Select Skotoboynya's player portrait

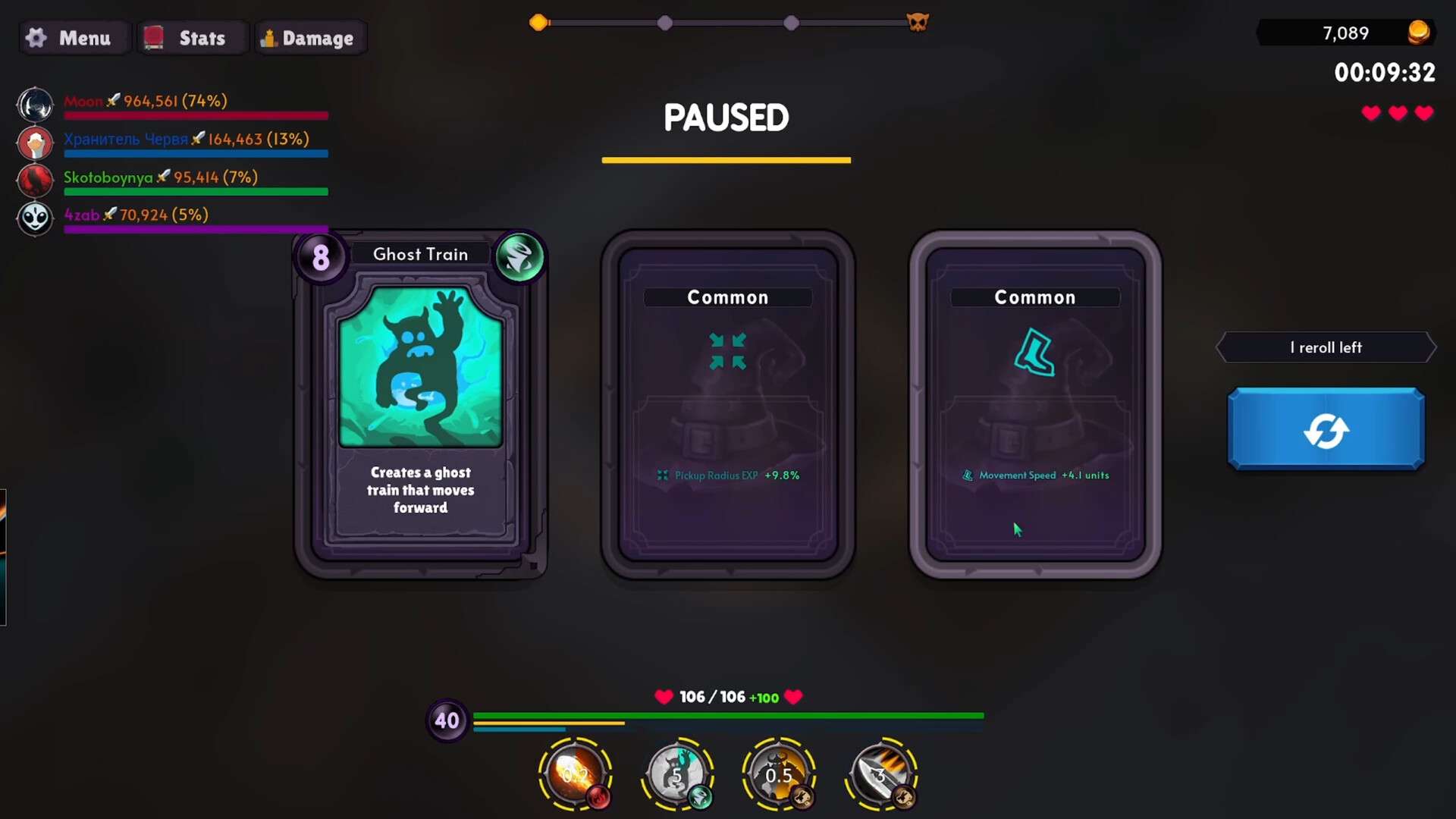pos(35,180)
